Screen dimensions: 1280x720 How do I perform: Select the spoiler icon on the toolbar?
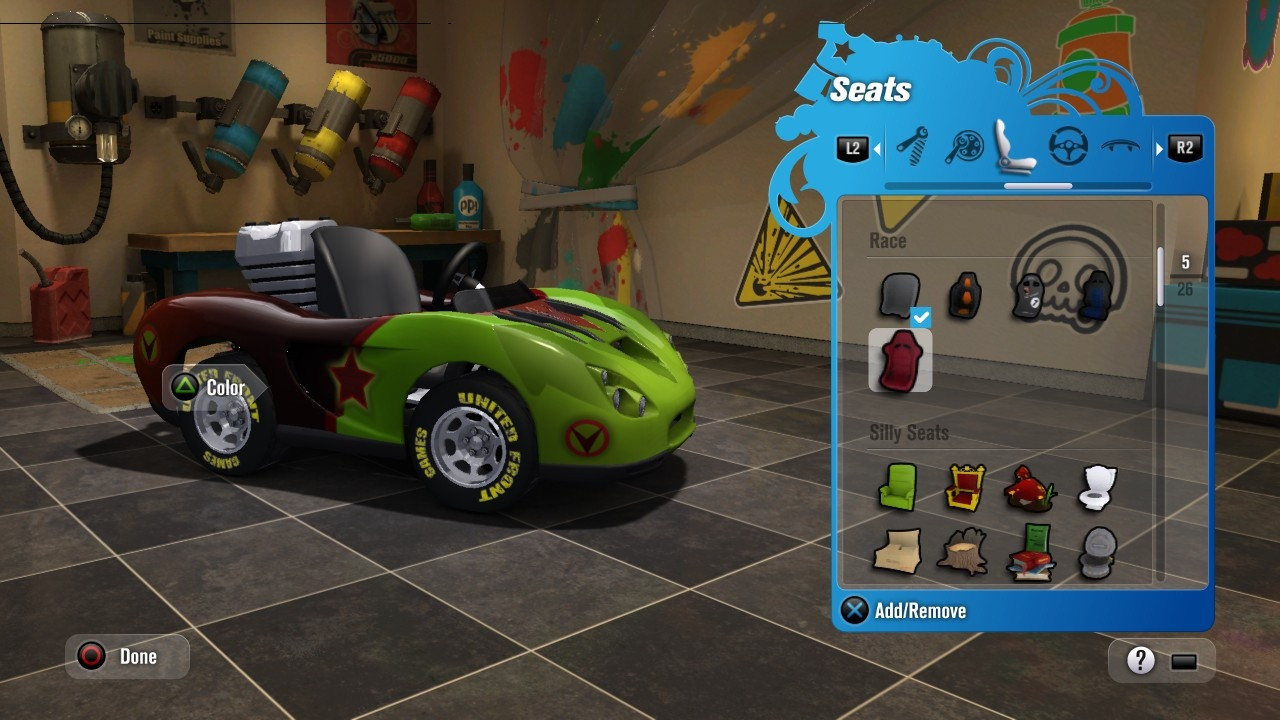[x=1118, y=146]
